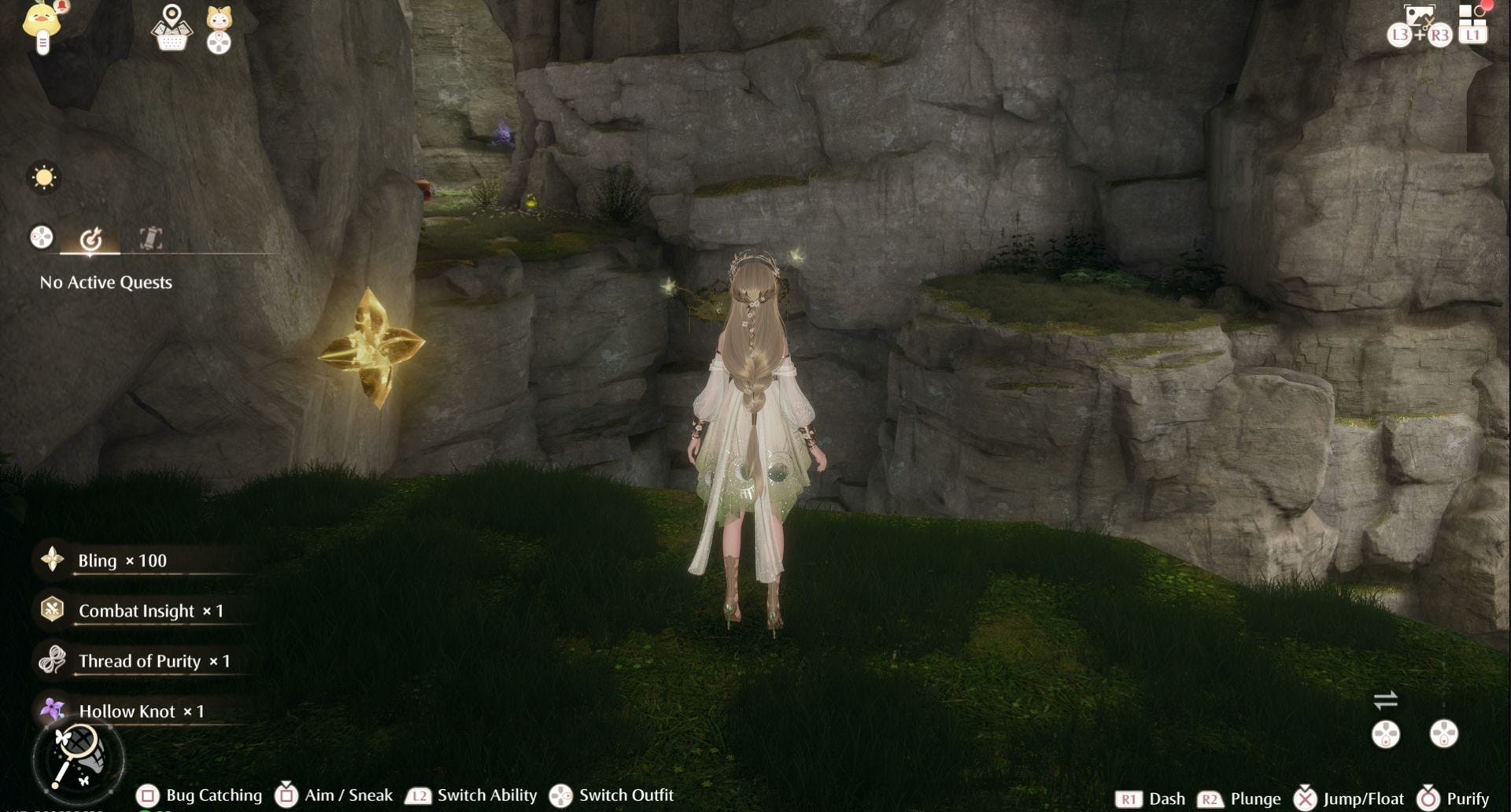Select the Bling ×100 reward entry
The height and width of the screenshot is (812, 1511).
click(x=122, y=560)
